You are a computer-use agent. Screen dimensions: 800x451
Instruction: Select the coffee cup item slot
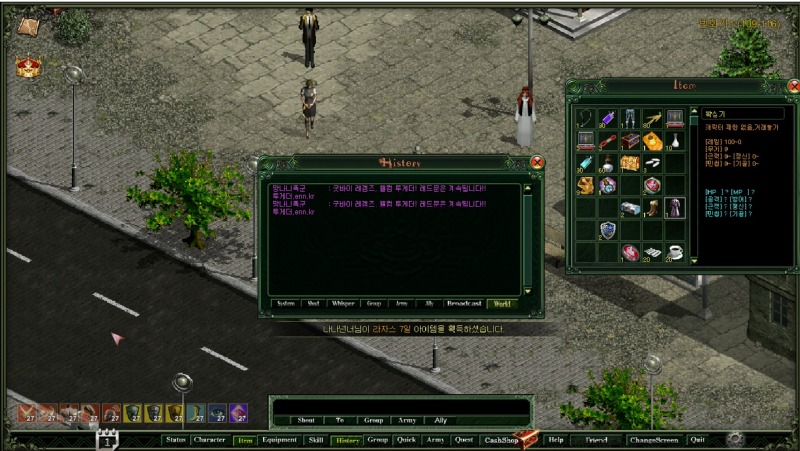pyautogui.click(x=675, y=252)
